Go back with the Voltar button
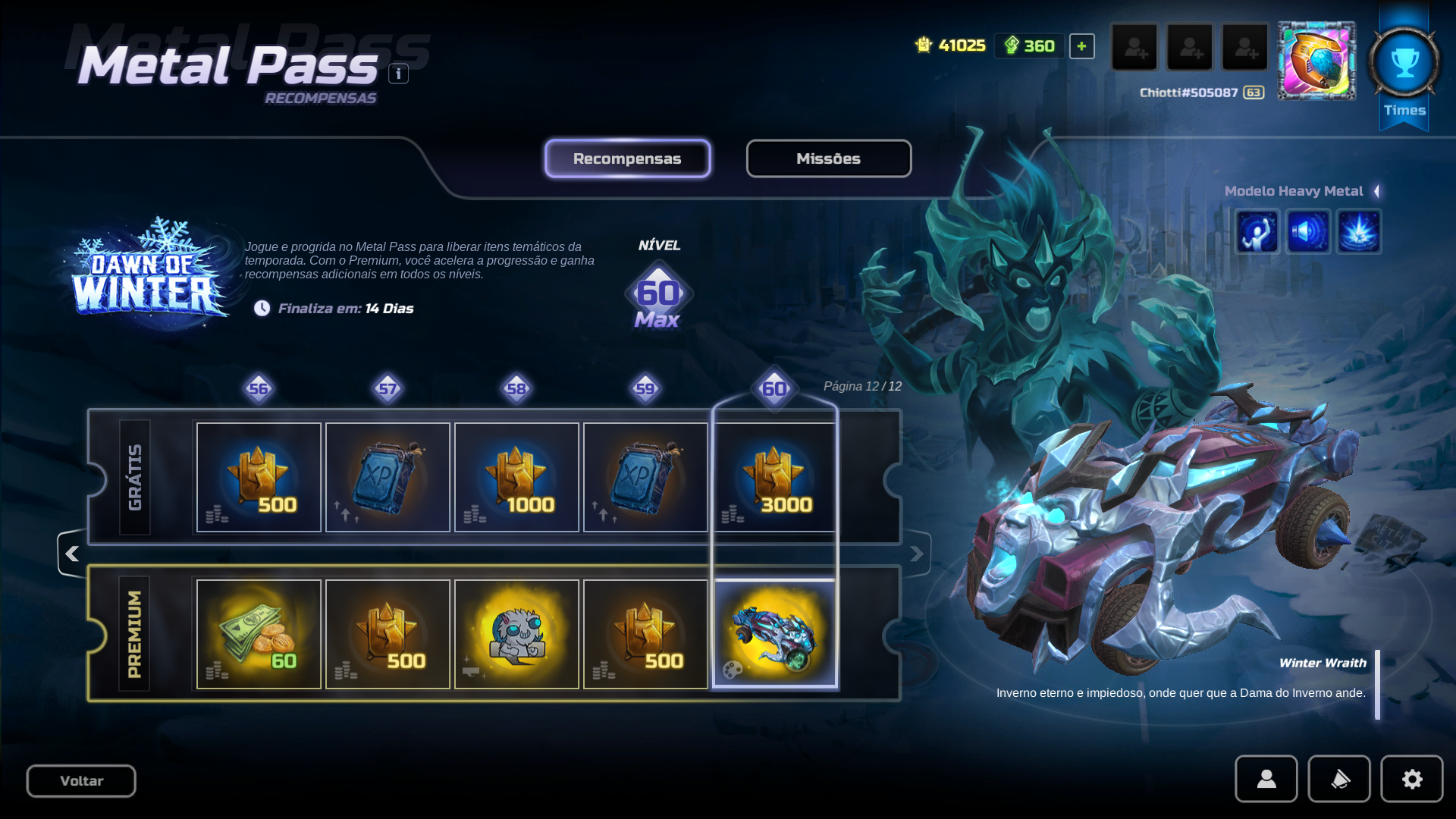Screen dimensions: 1456x819 [81, 781]
